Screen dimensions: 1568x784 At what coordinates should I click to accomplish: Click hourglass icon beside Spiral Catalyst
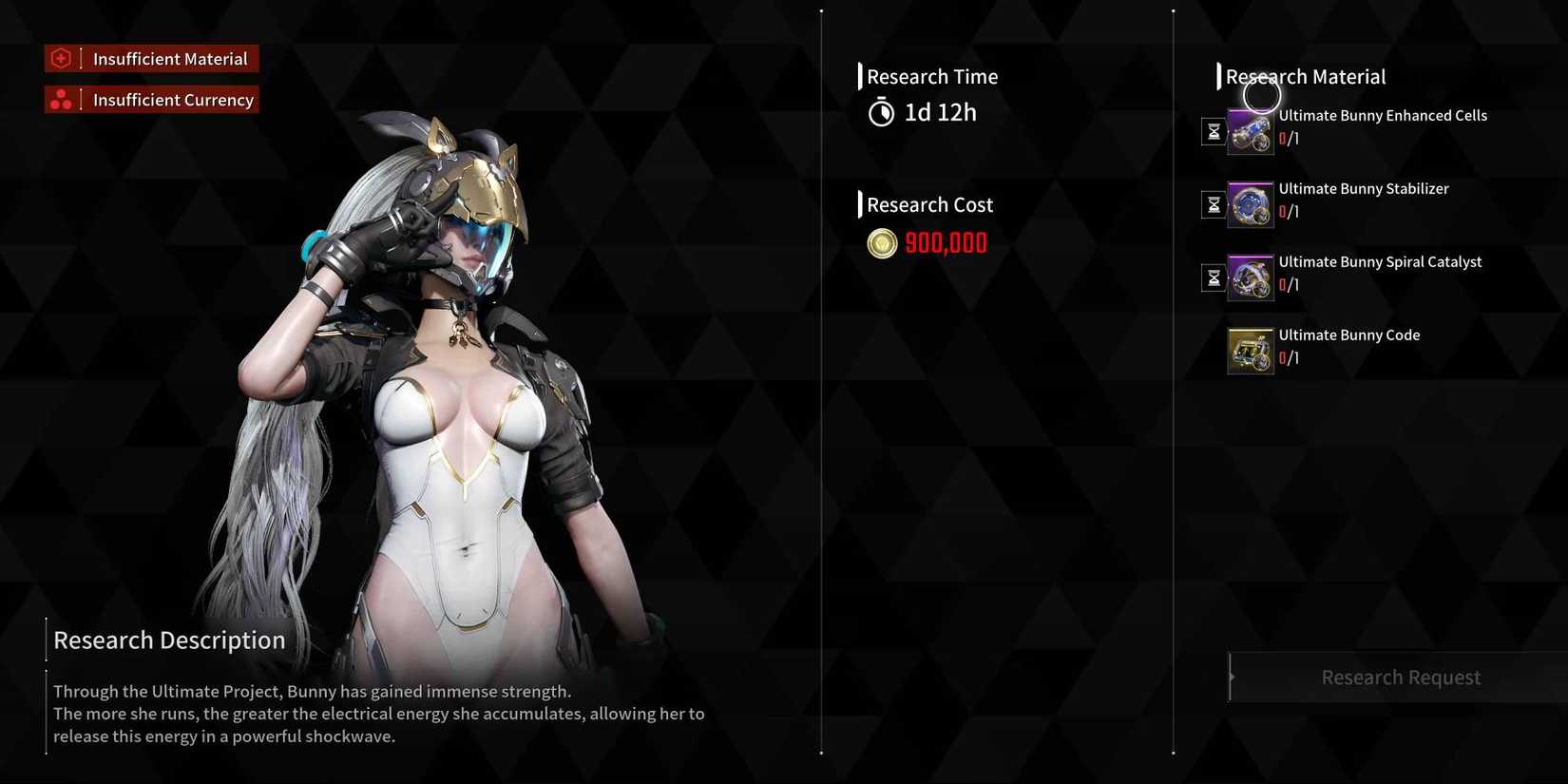click(x=1214, y=278)
